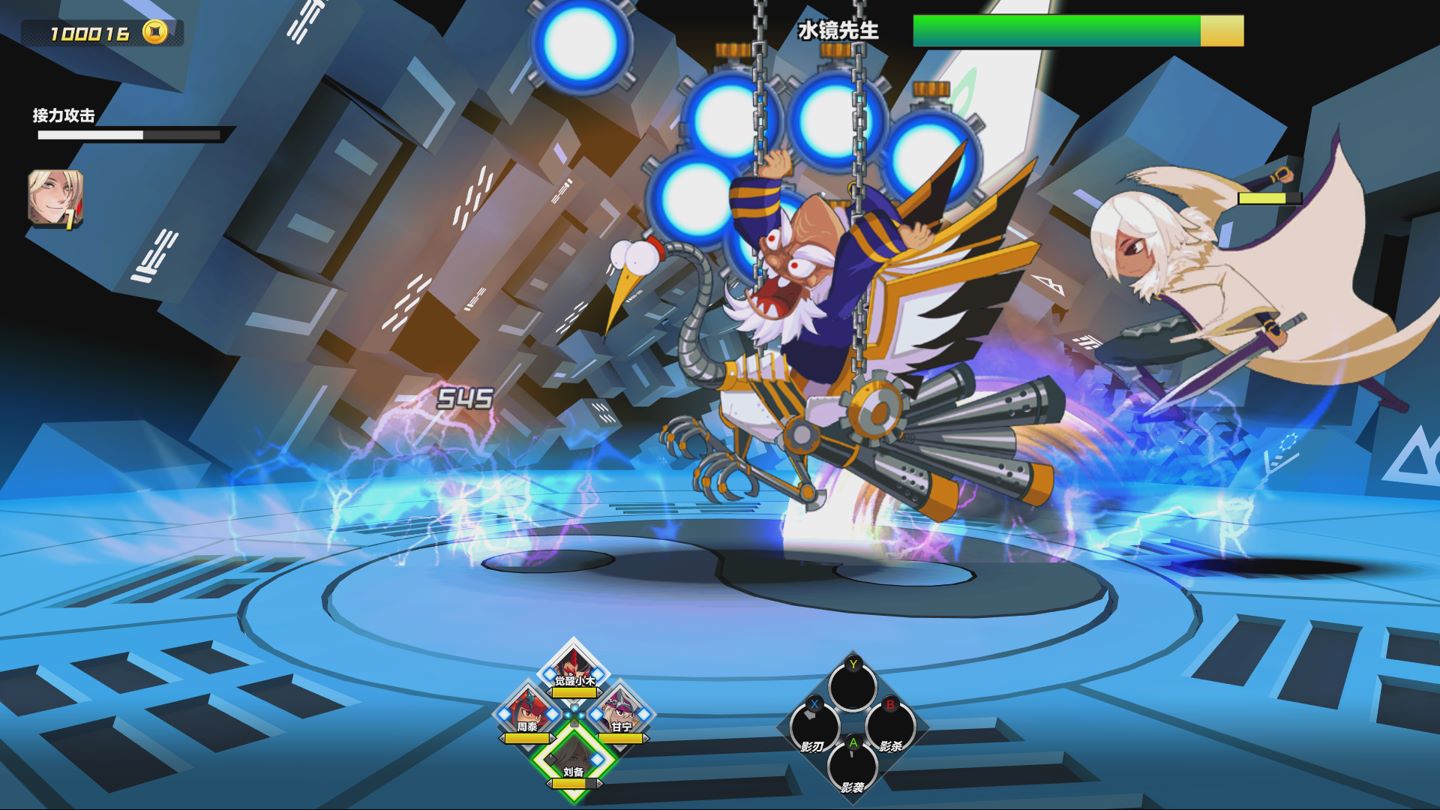
Task: Select the 觉醒小木 character portrait
Action: (x=573, y=667)
